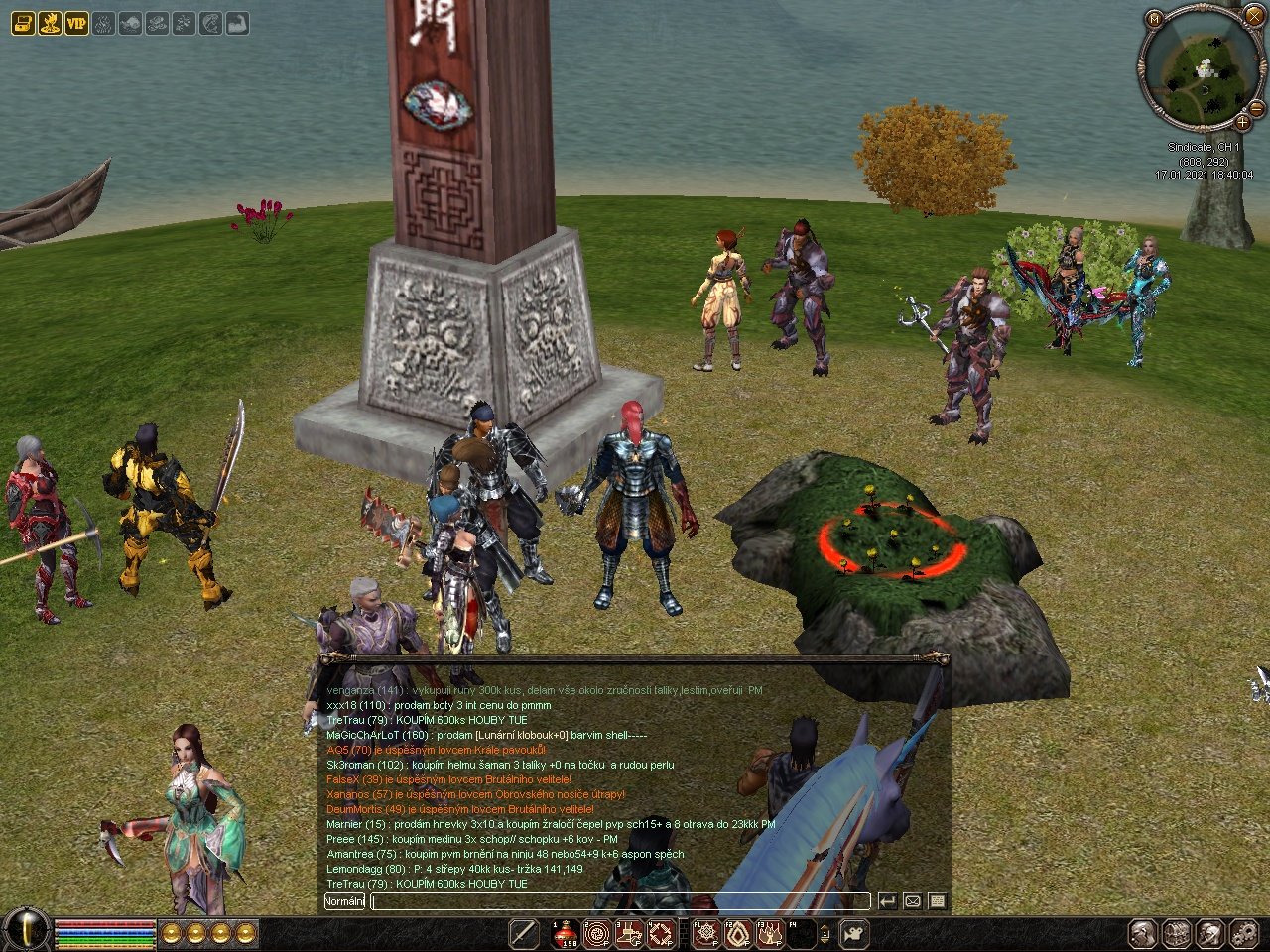Select the sword icon left of the quickslots

click(524, 933)
